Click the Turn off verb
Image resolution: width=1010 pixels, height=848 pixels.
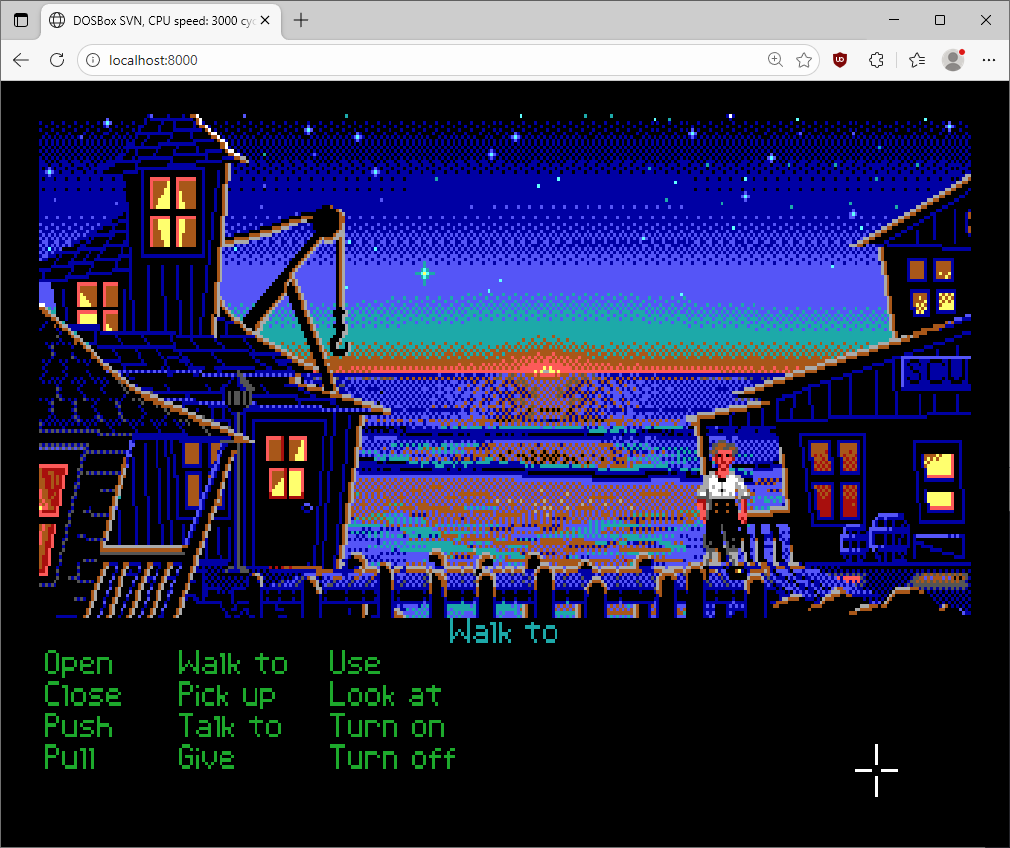click(393, 758)
